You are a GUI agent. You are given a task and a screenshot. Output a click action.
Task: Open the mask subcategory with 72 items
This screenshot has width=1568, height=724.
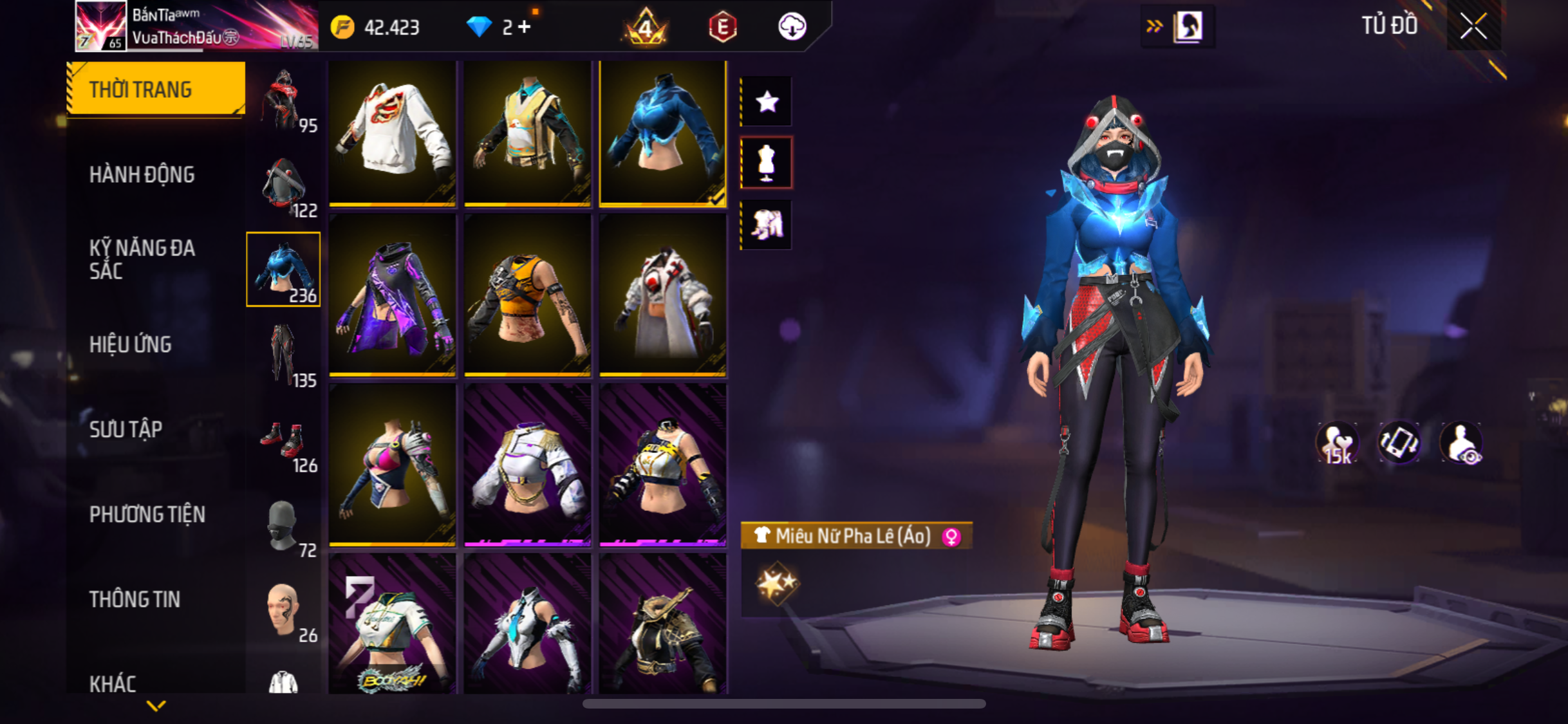284,526
